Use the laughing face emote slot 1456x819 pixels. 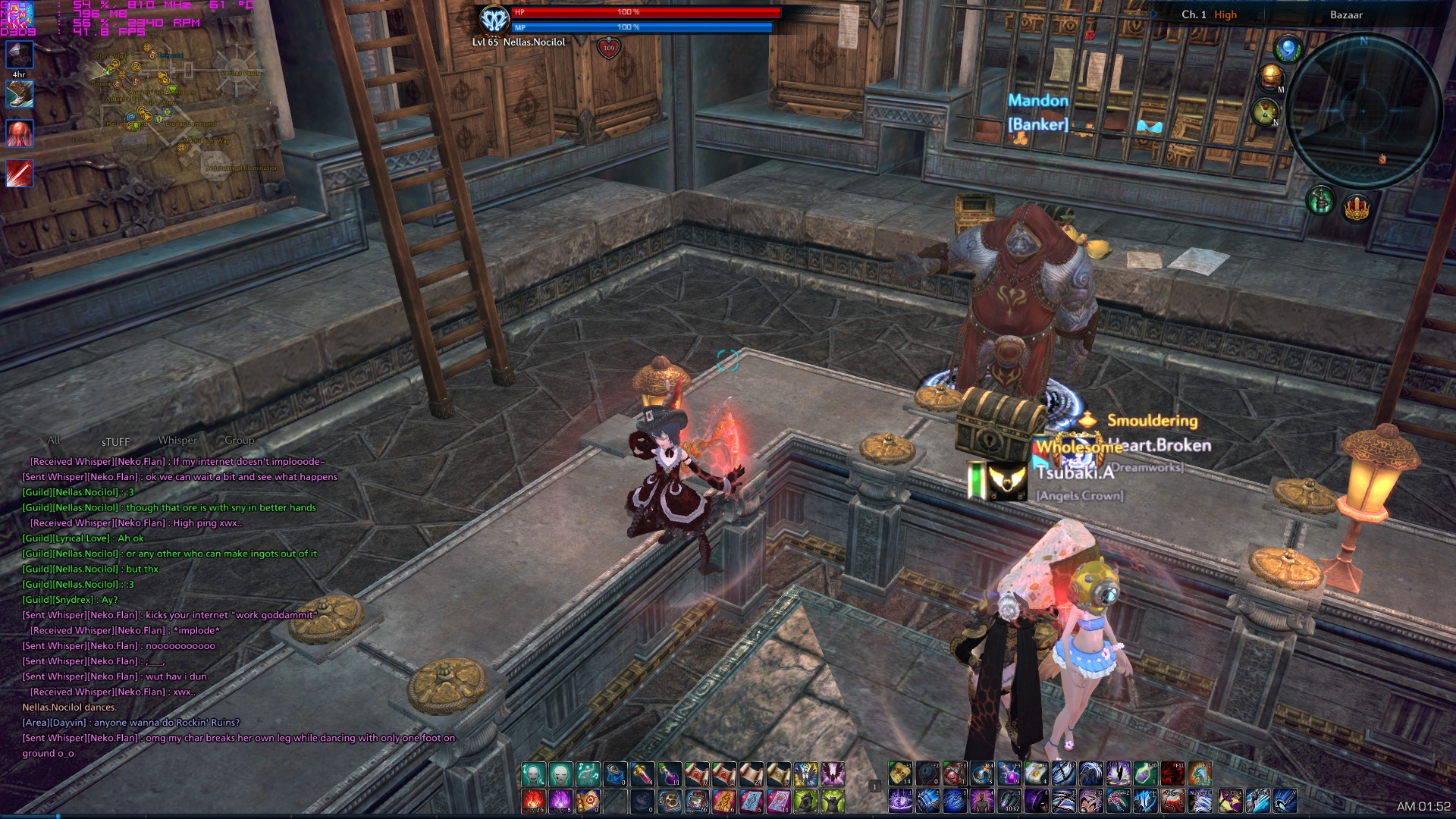click(533, 774)
